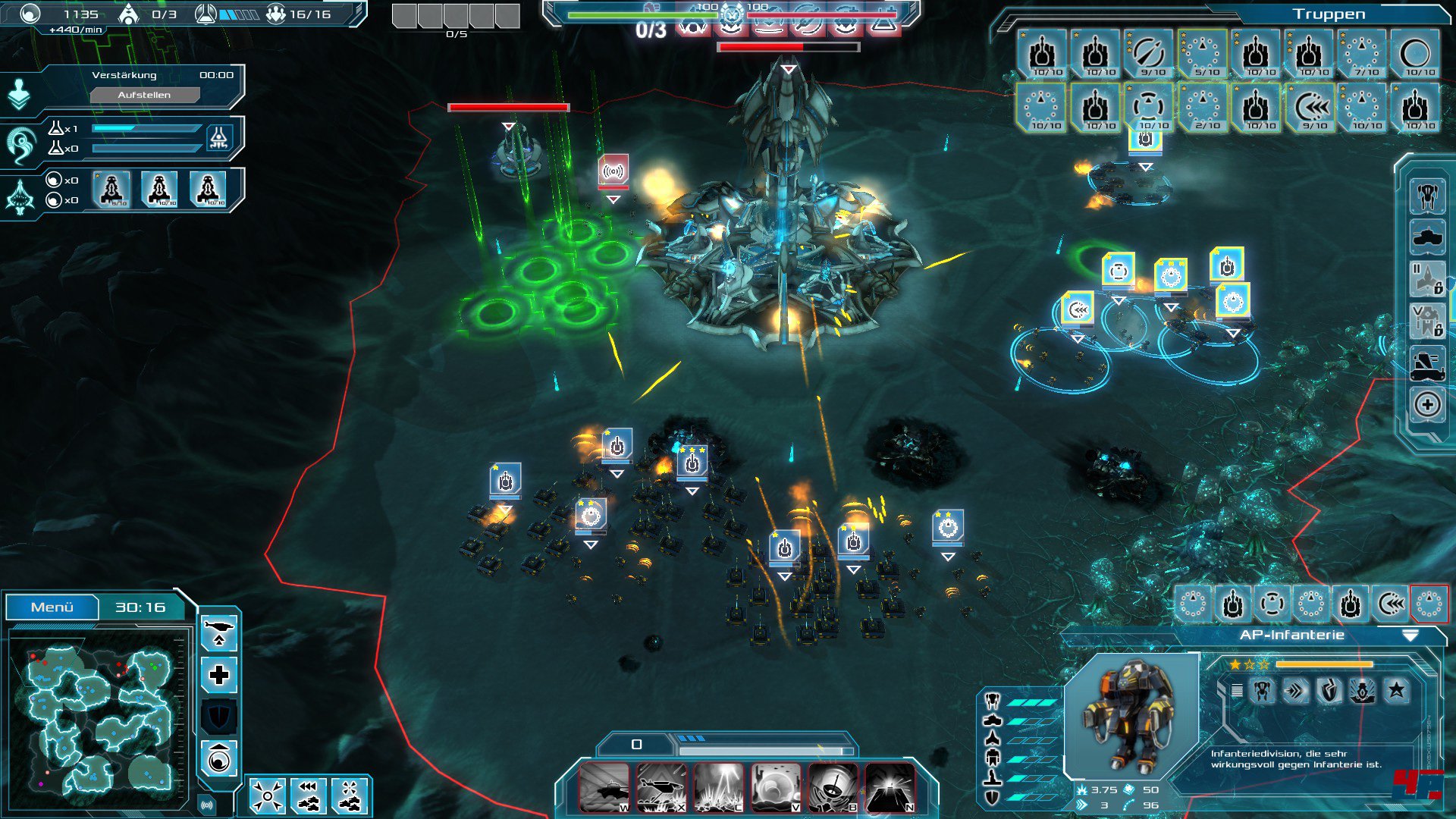Image resolution: width=1456 pixels, height=819 pixels.
Task: Activate the scatter troops command
Action: point(349,796)
